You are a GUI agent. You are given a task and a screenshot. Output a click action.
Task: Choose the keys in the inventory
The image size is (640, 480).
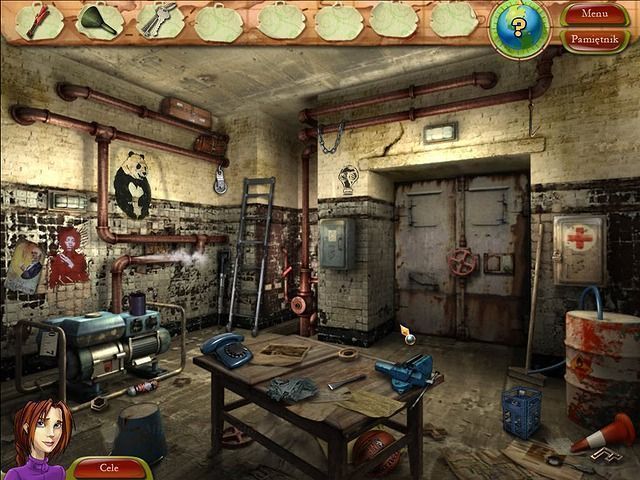158,20
